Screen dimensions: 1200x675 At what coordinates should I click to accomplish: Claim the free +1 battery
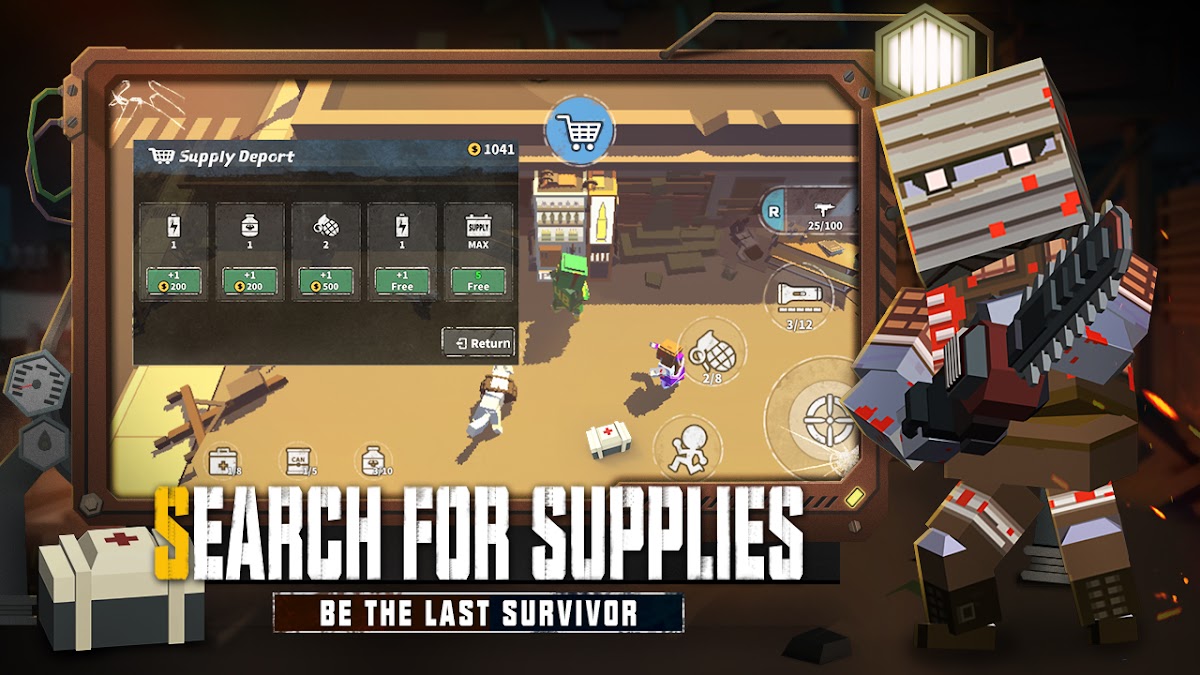[x=401, y=281]
